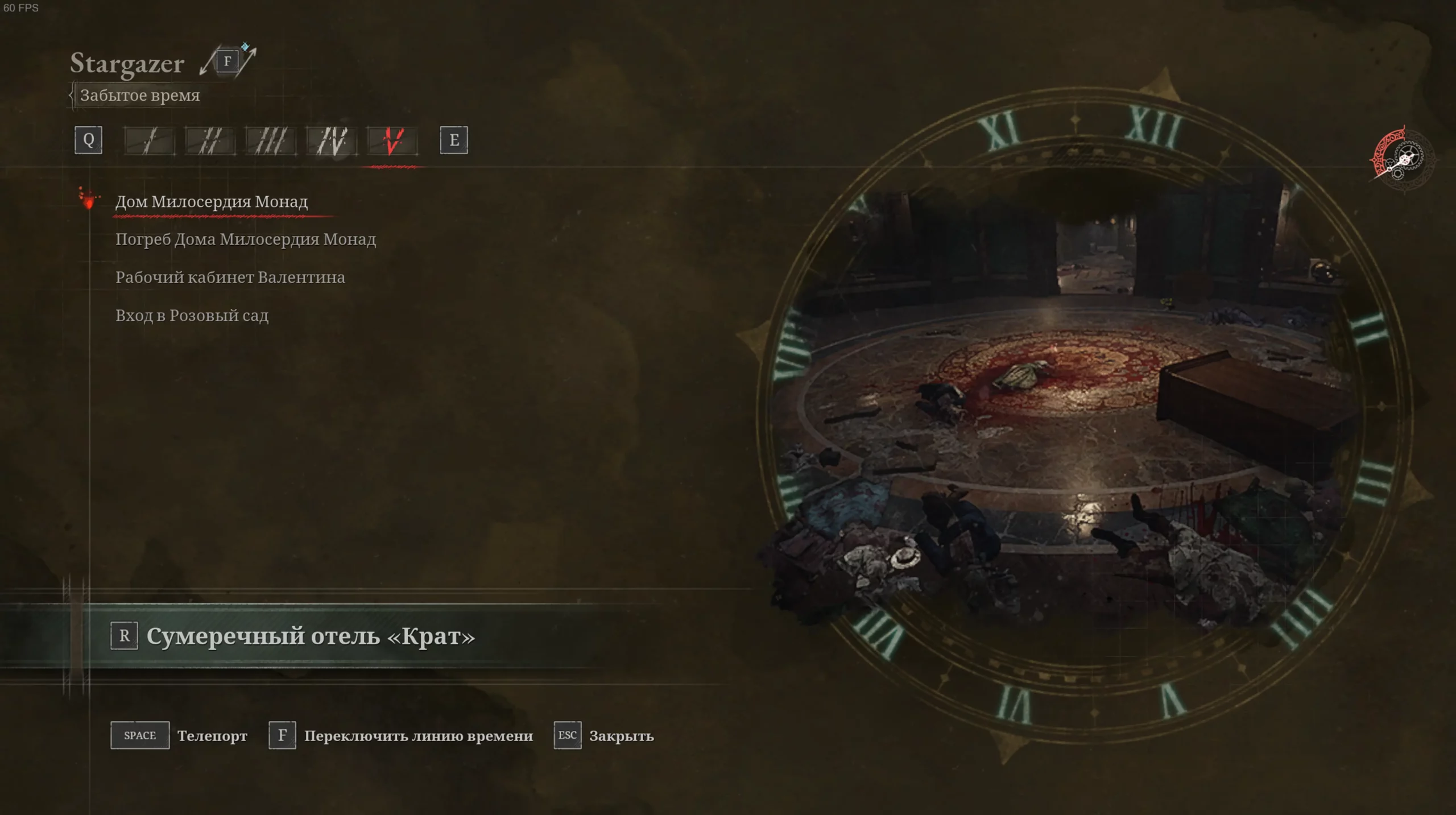Switch to chapter I tab
Screen dimensions: 1456x815
point(150,140)
